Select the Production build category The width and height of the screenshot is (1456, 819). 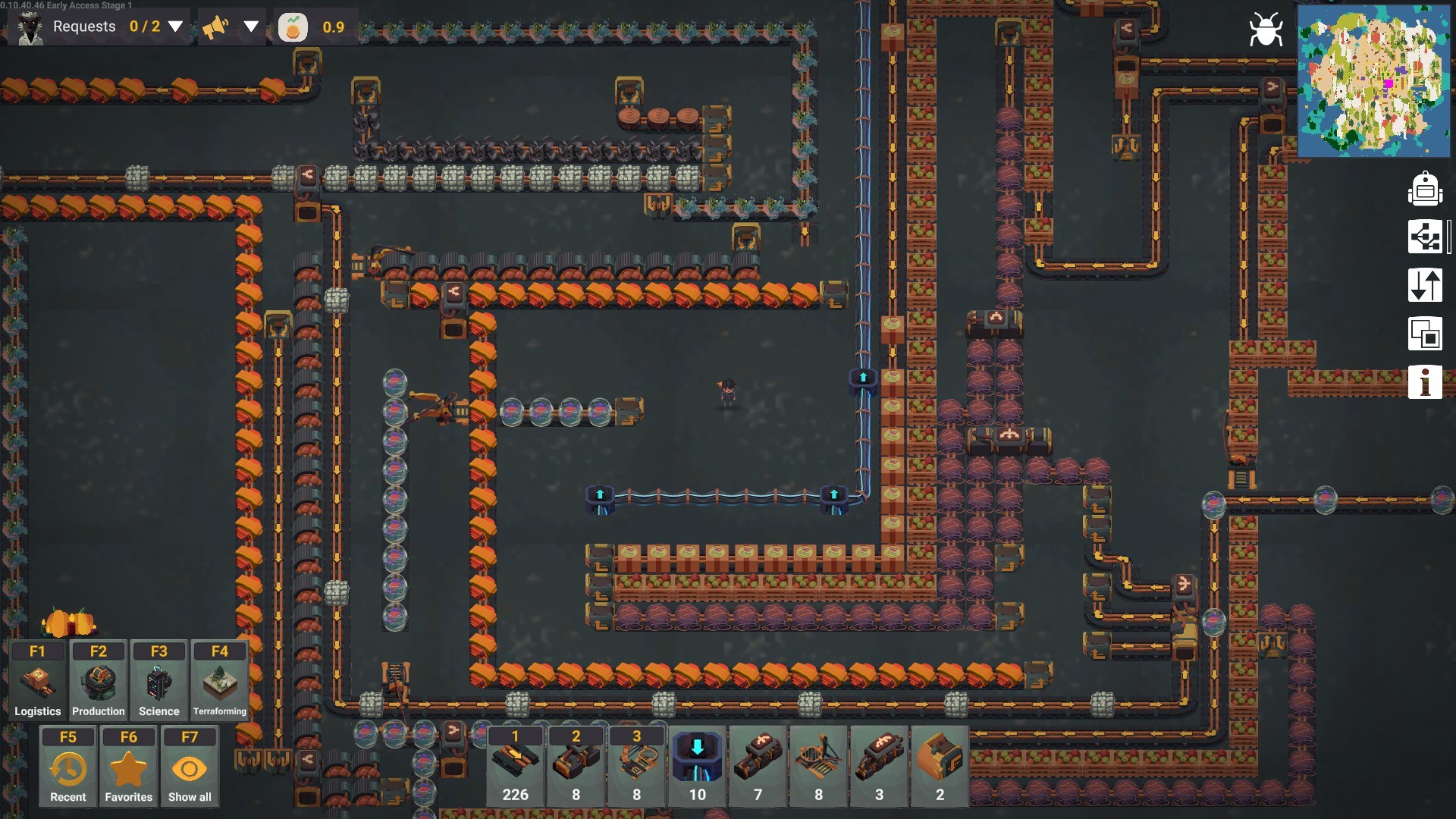click(99, 681)
